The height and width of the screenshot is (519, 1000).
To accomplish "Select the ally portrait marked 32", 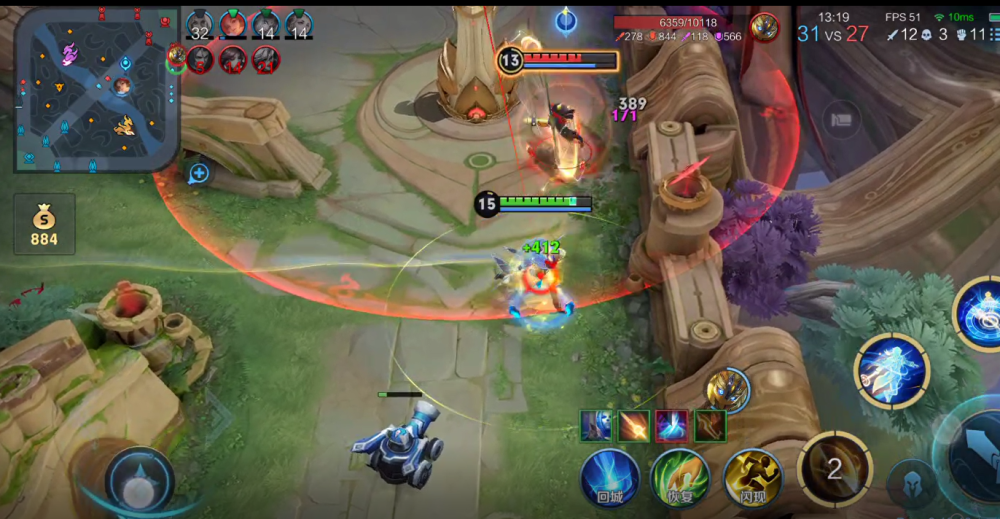I will 200,25.
